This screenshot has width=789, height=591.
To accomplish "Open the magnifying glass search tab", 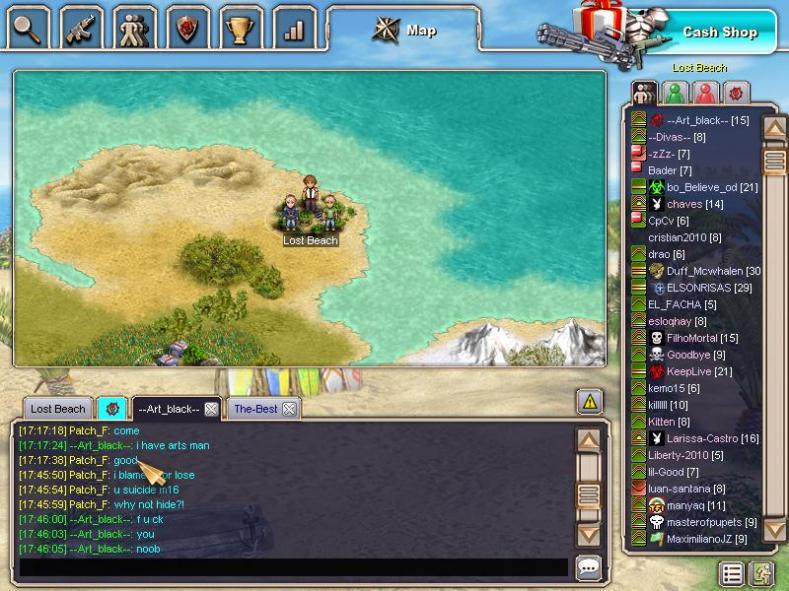I will coord(29,28).
